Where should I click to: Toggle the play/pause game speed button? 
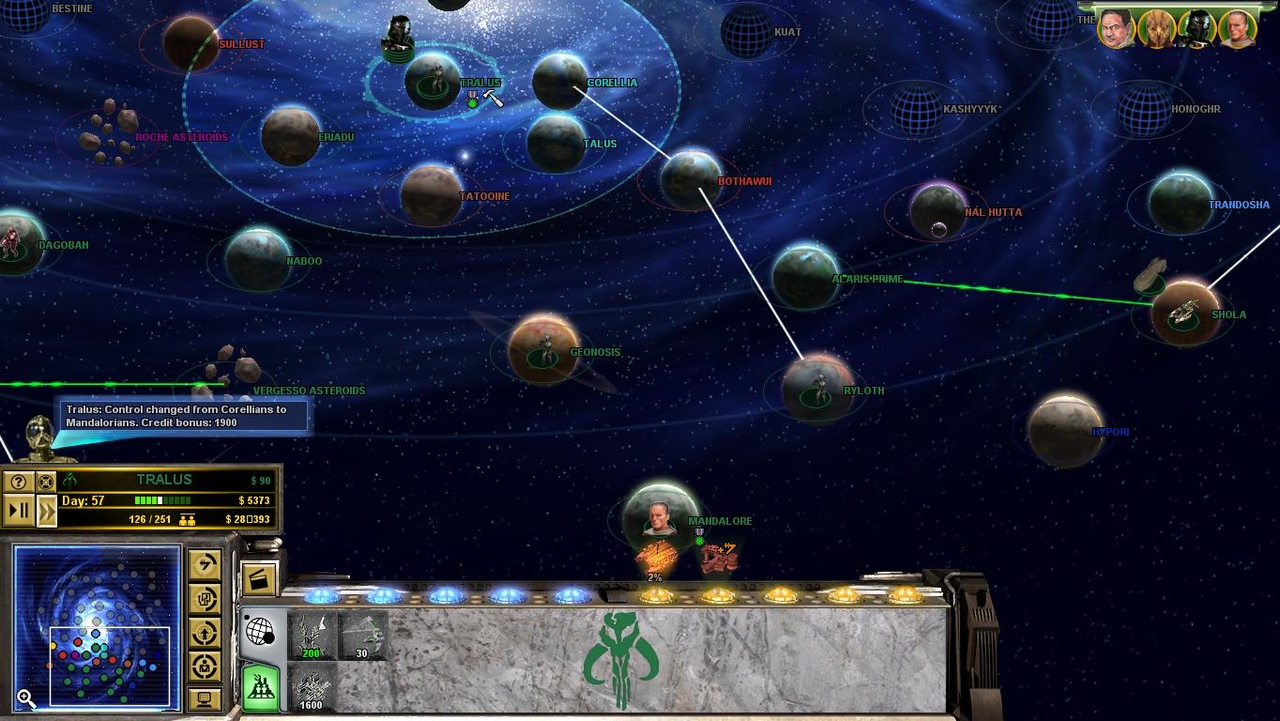[18, 511]
